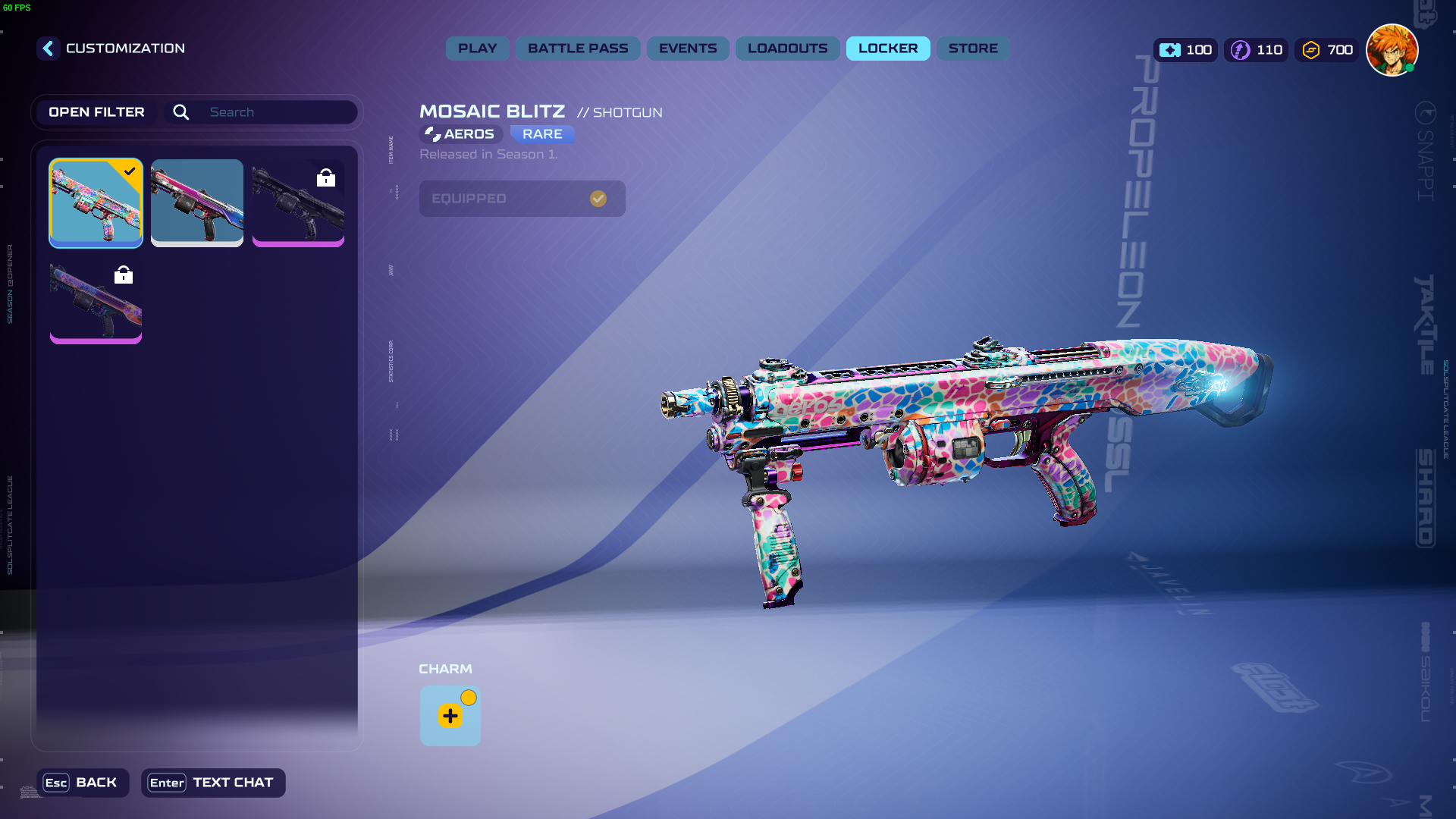Open the Locker tab

point(887,49)
